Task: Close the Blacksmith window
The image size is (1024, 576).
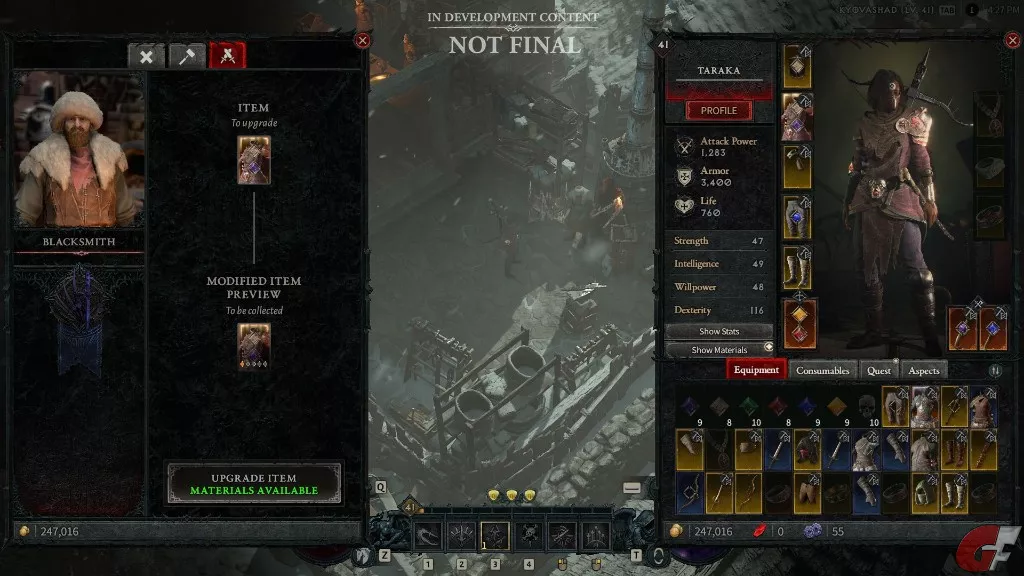Action: pyautogui.click(x=362, y=40)
